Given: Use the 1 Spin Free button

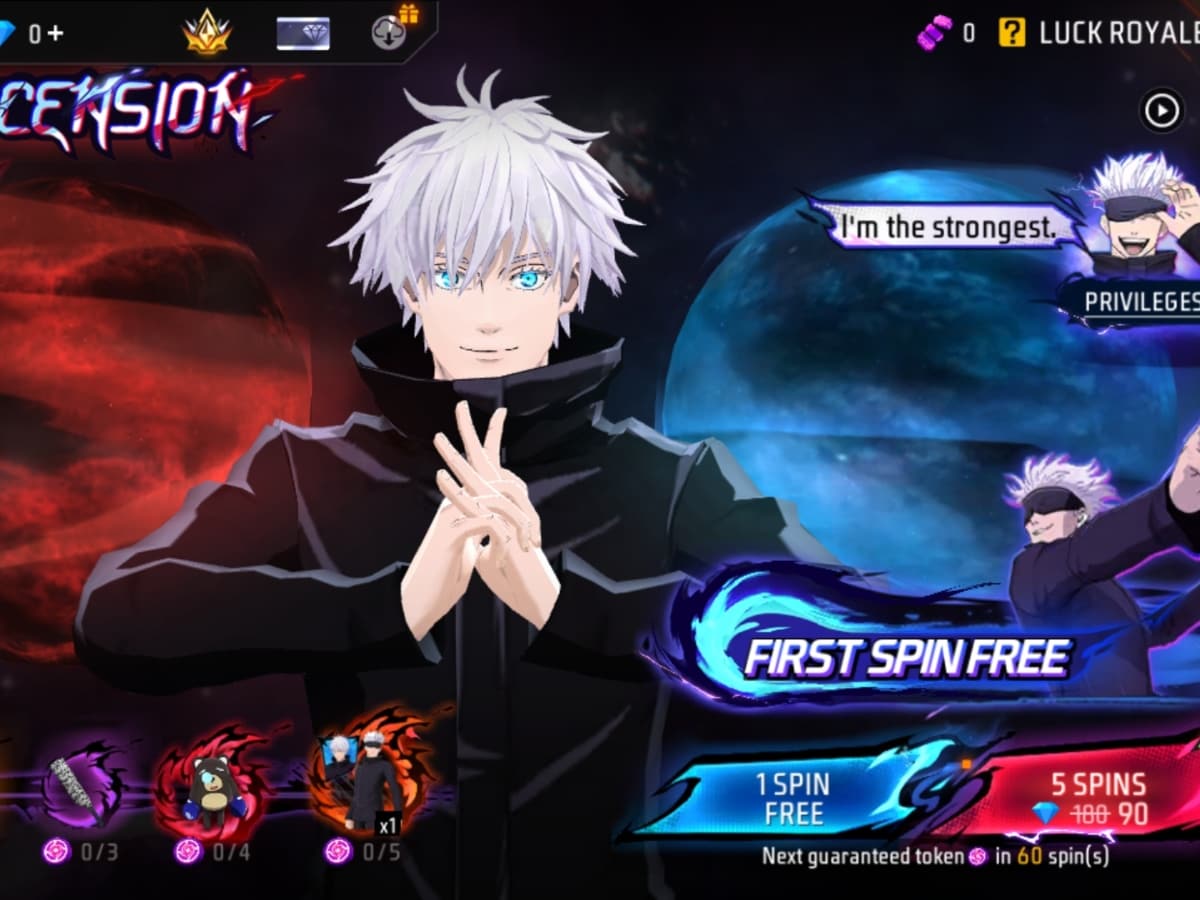Looking at the screenshot, I should [x=793, y=797].
